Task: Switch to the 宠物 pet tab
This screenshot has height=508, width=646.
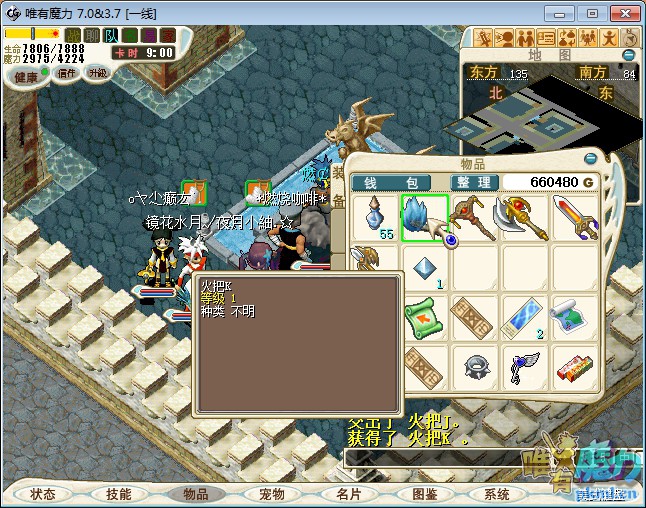Action: click(x=272, y=494)
